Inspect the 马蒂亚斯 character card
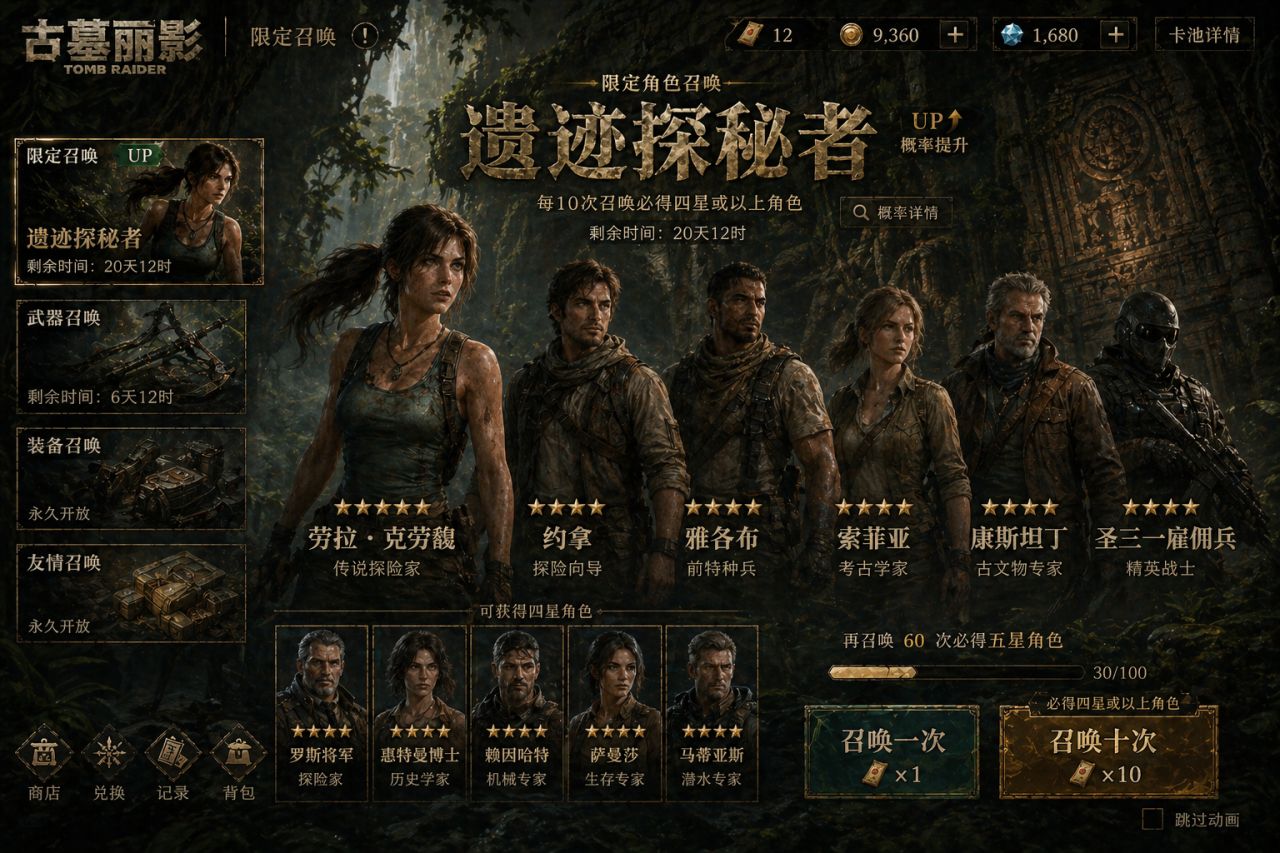Screen dimensions: 1280x853 click(x=711, y=712)
